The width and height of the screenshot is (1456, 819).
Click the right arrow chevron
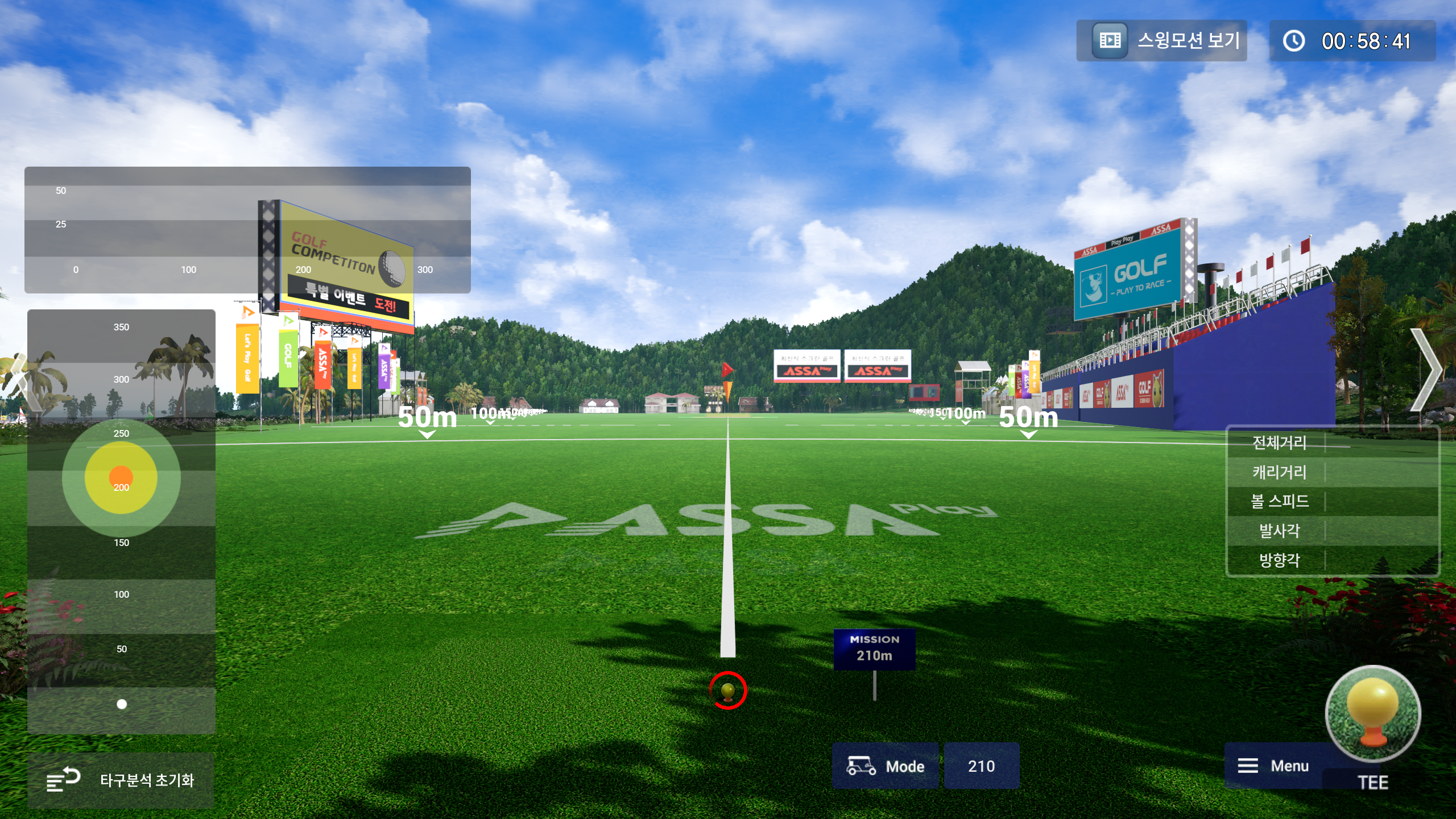tap(1428, 370)
